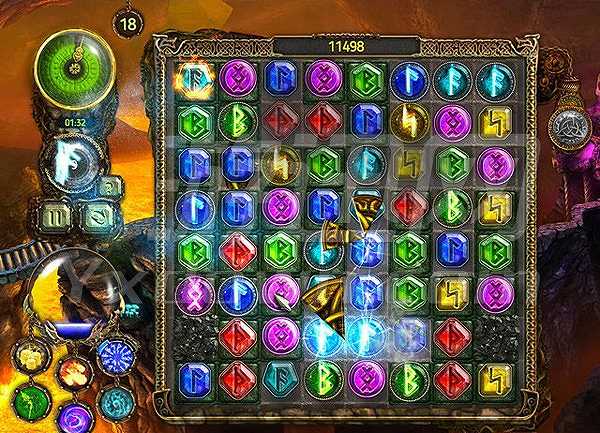Activate the blue snowflake amulet power-up
This screenshot has width=600, height=433.
click(x=113, y=356)
